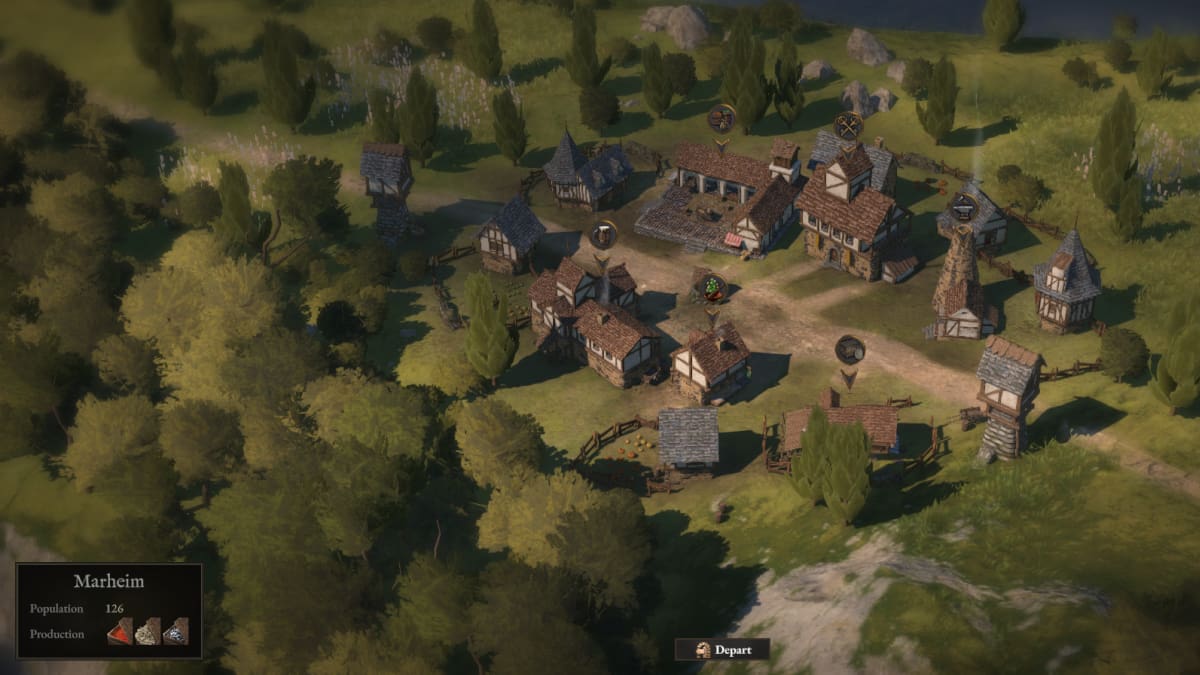Select the marker above the open-courtyard stable
Viewport: 1200px width, 675px height.
coord(721,118)
